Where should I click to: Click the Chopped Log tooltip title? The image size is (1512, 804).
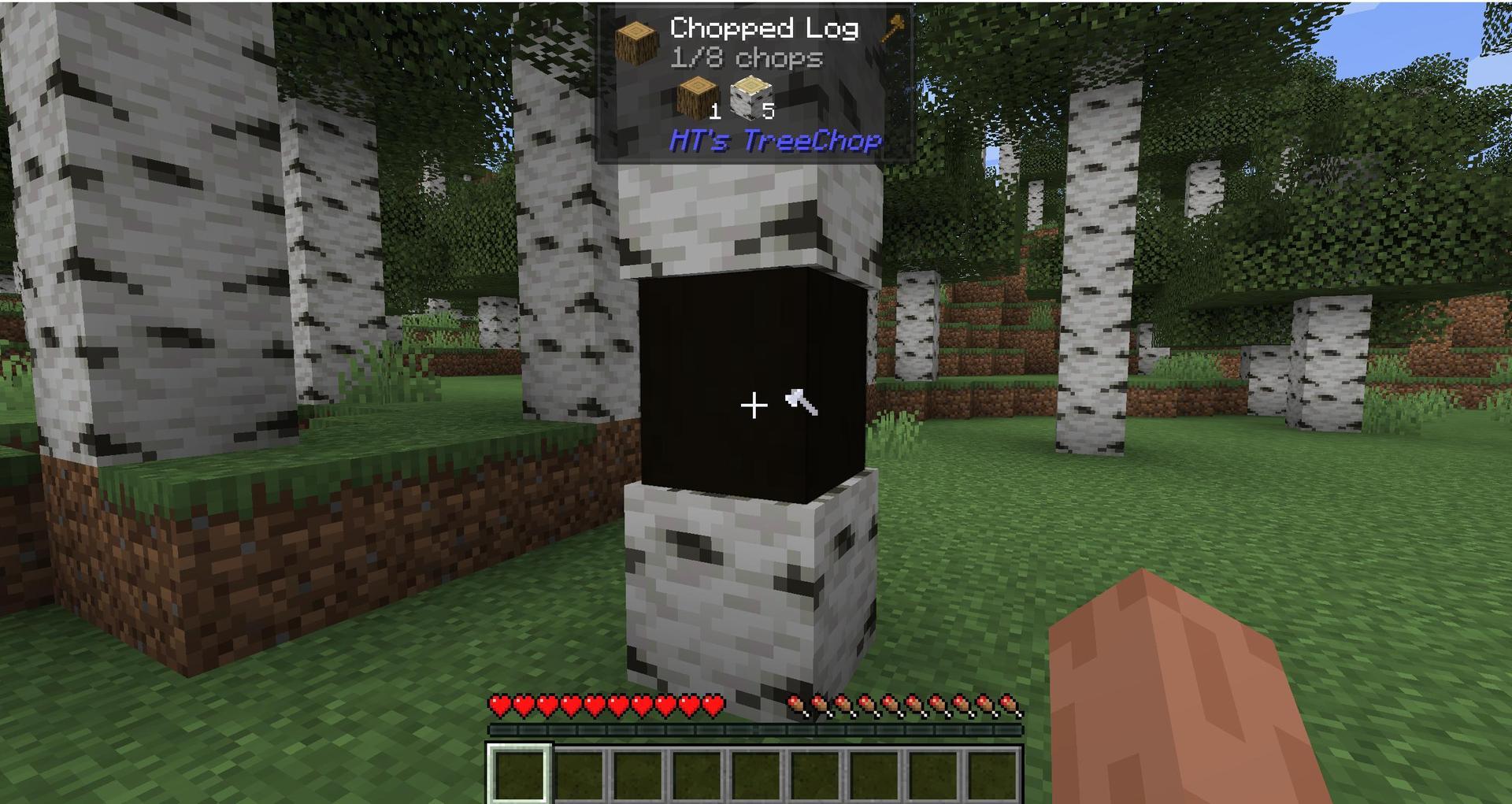tap(763, 28)
